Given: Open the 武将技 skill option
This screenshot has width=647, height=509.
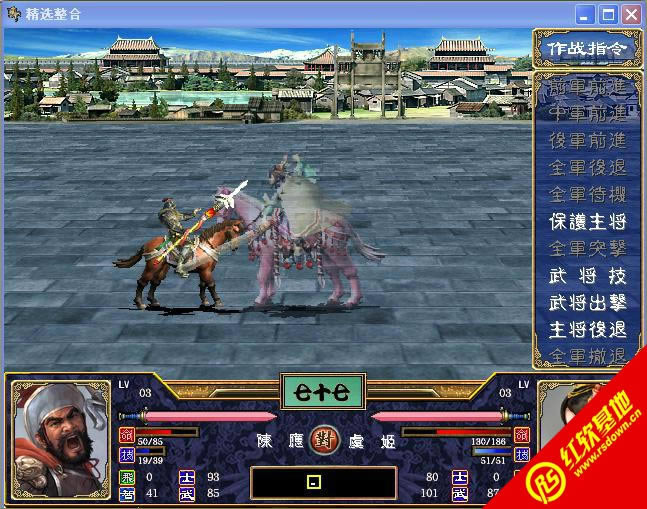Looking at the screenshot, I should [x=587, y=275].
